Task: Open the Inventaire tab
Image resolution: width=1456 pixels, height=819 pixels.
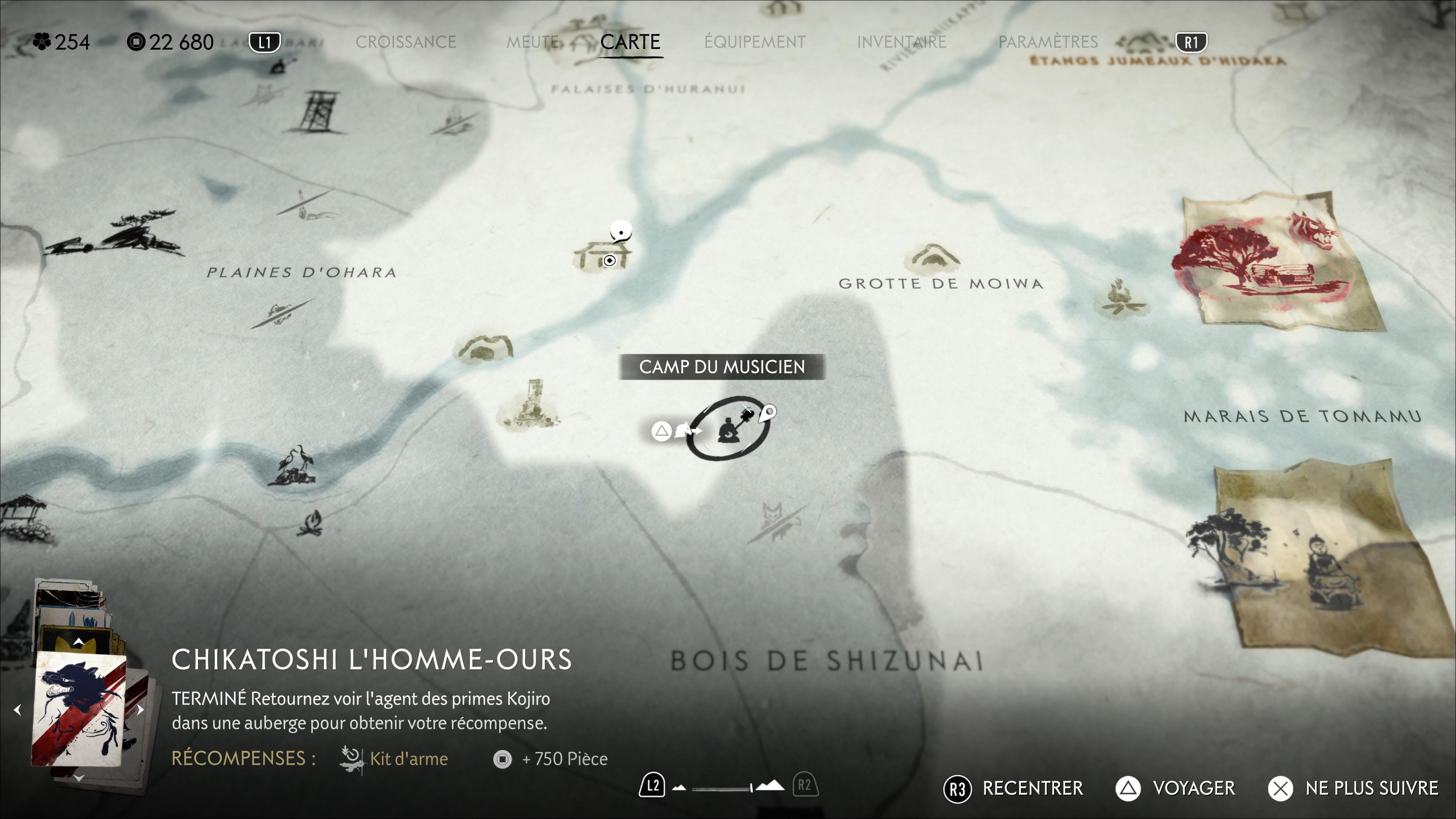Action: (x=901, y=42)
